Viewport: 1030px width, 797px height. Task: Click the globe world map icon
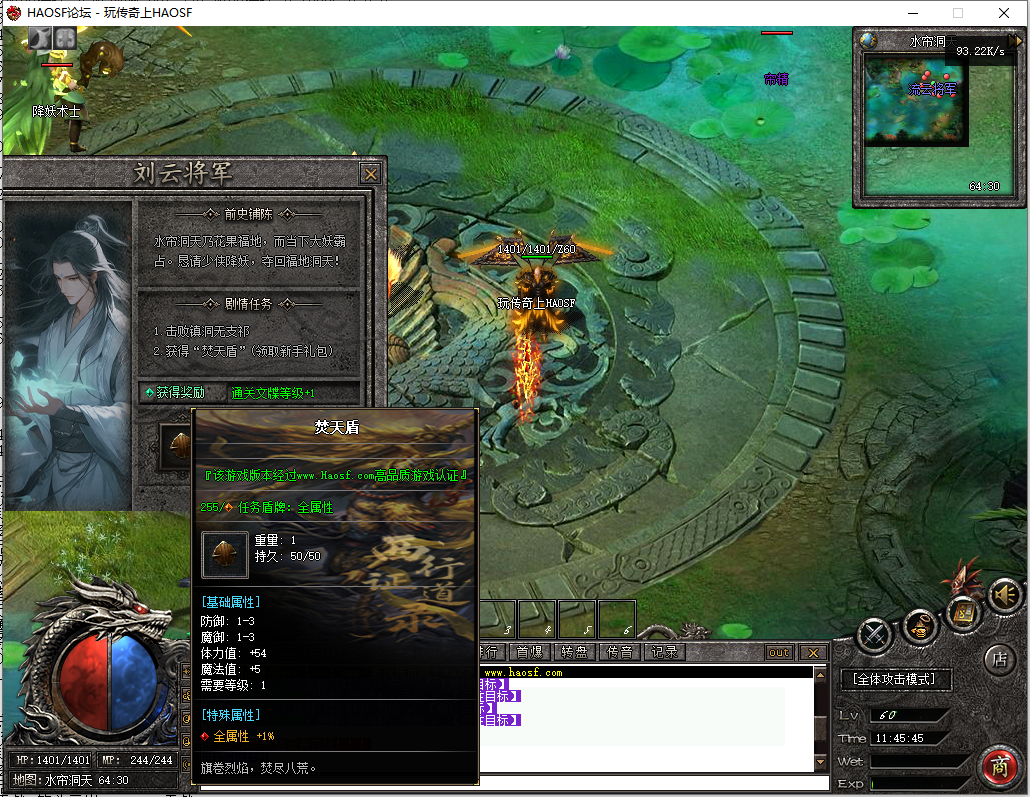868,41
